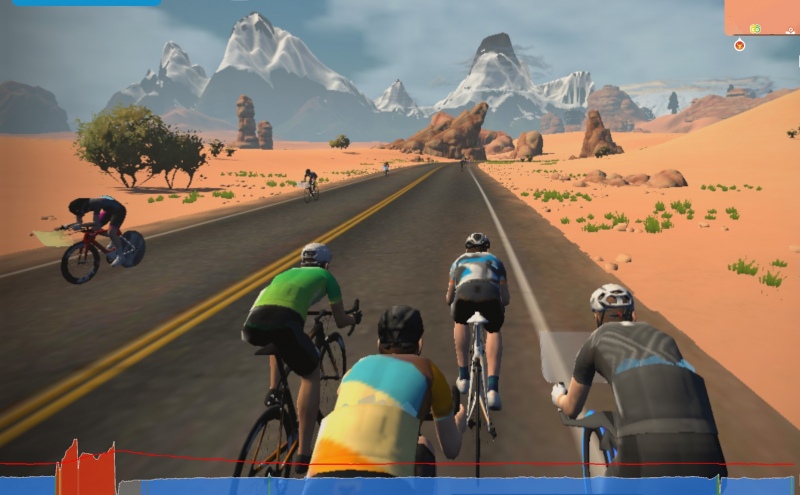800x495 pixels.
Task: Select the green route marker on the minimap
Action: pyautogui.click(x=756, y=28)
